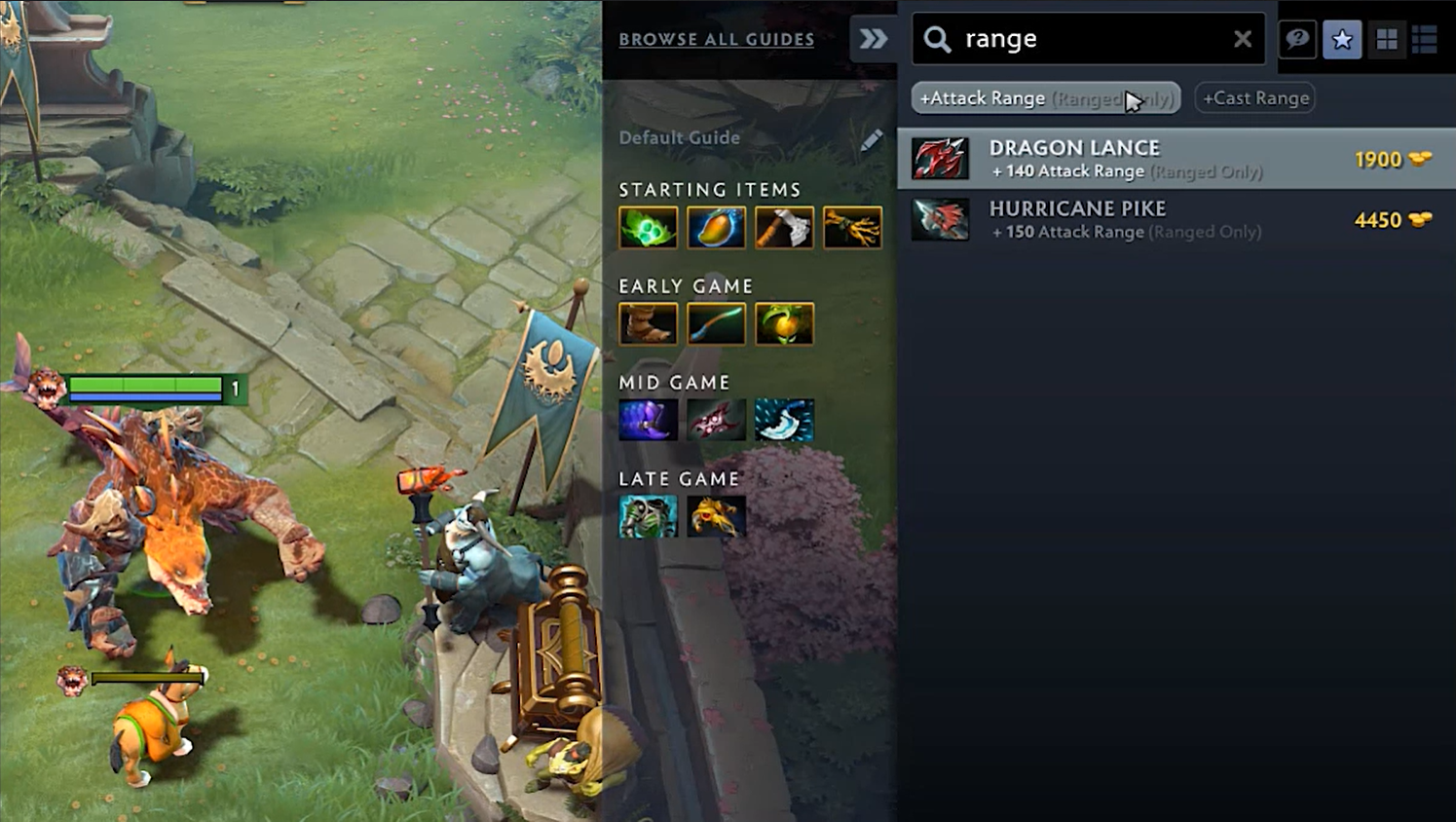Screen dimensions: 1456x822
Task: Clear the search text with the X
Action: pyautogui.click(x=1243, y=39)
